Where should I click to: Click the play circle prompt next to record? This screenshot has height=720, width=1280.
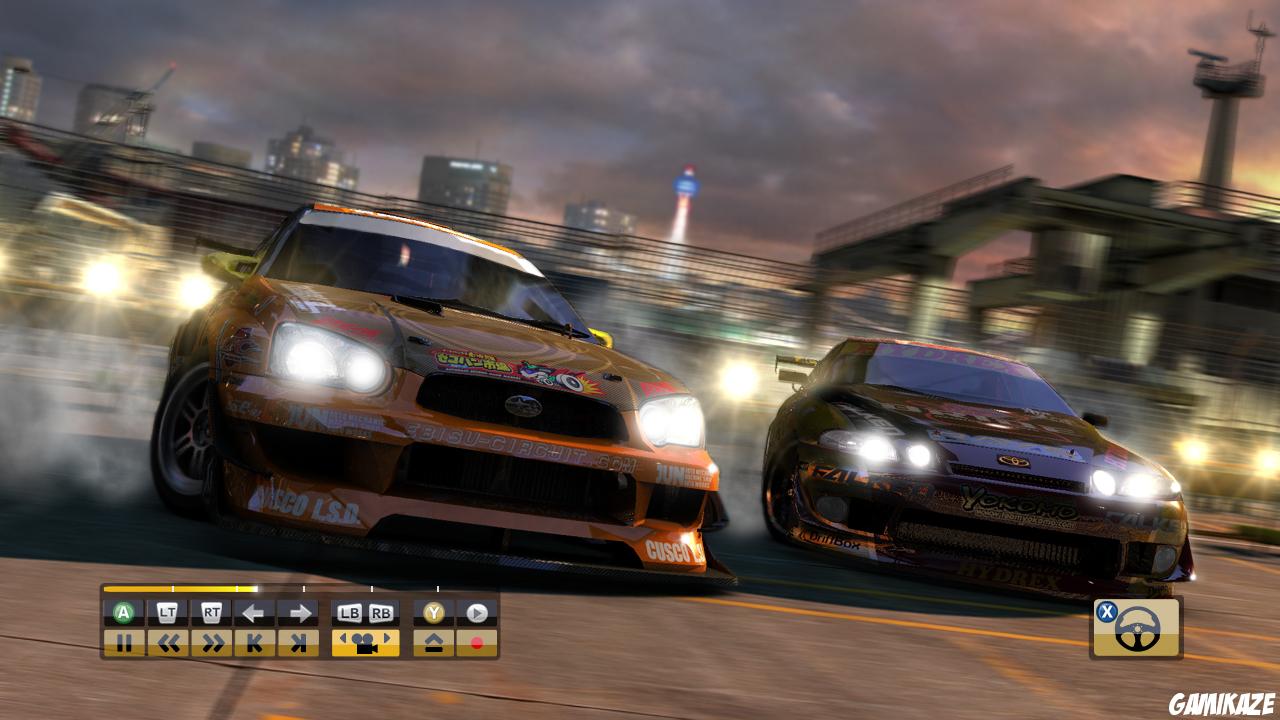click(x=476, y=612)
